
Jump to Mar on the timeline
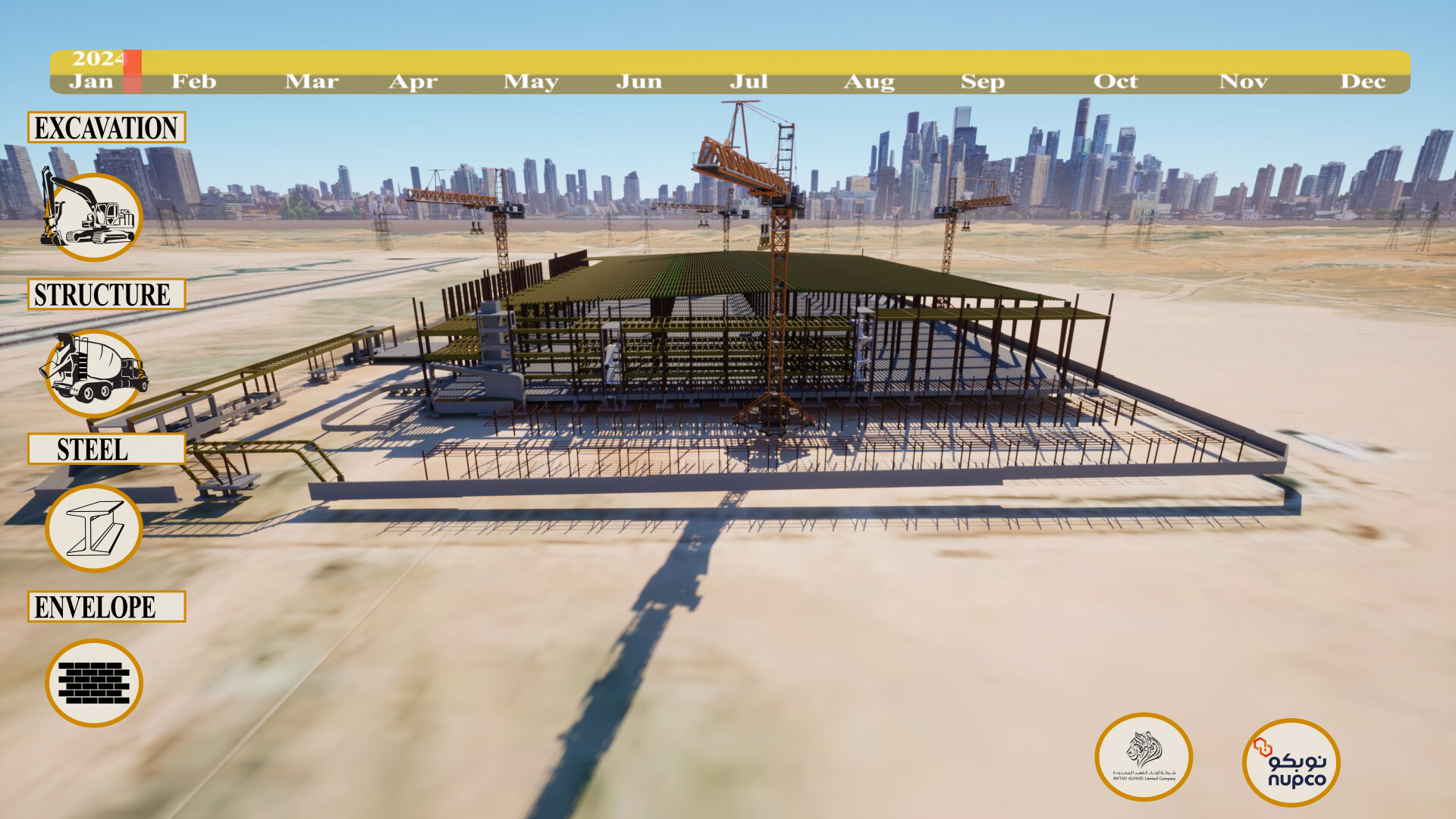pyautogui.click(x=311, y=81)
